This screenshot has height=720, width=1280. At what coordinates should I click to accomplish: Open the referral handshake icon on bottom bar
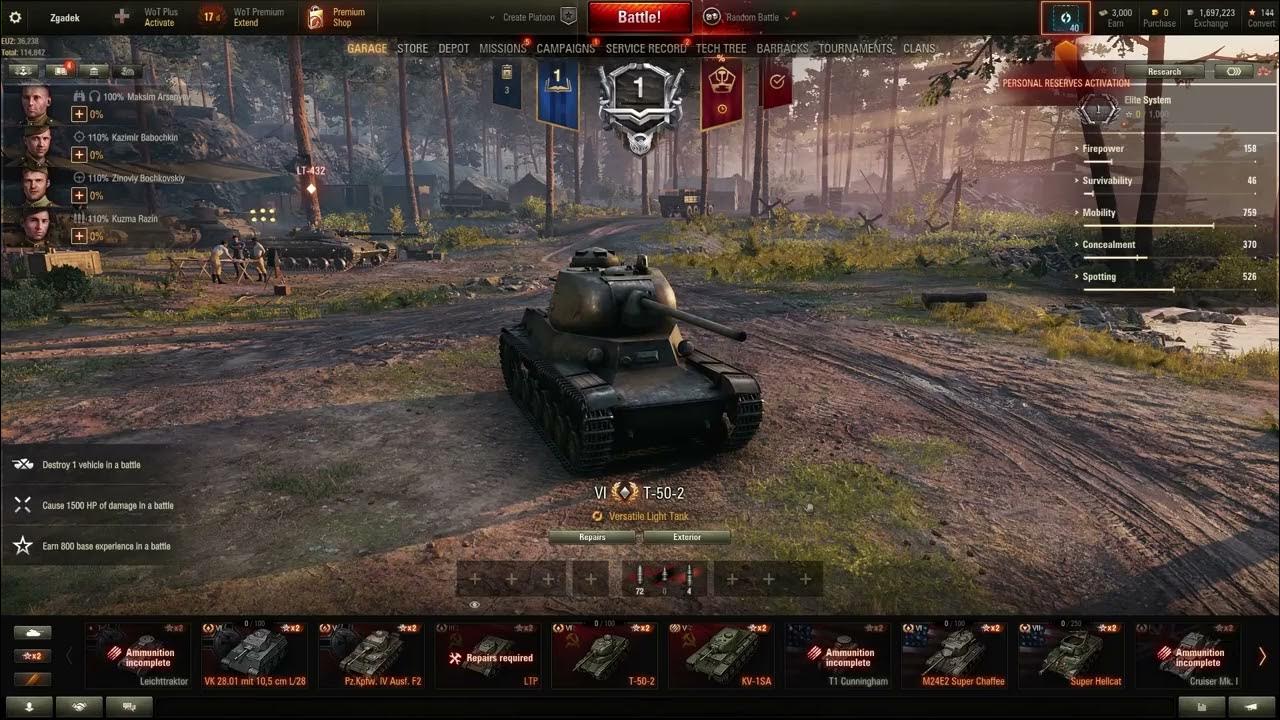click(80, 706)
